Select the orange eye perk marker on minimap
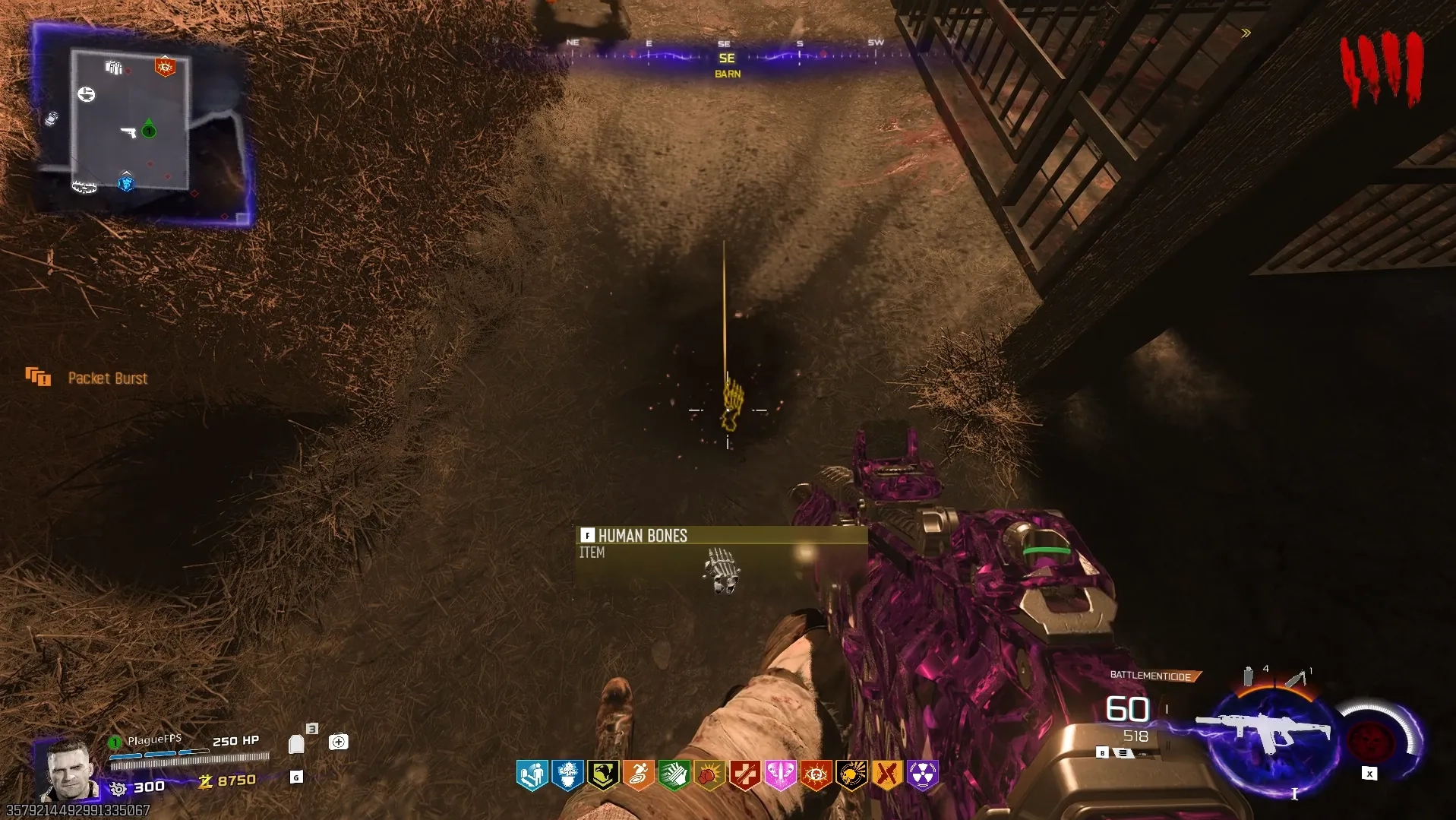The width and height of the screenshot is (1456, 820). (165, 68)
